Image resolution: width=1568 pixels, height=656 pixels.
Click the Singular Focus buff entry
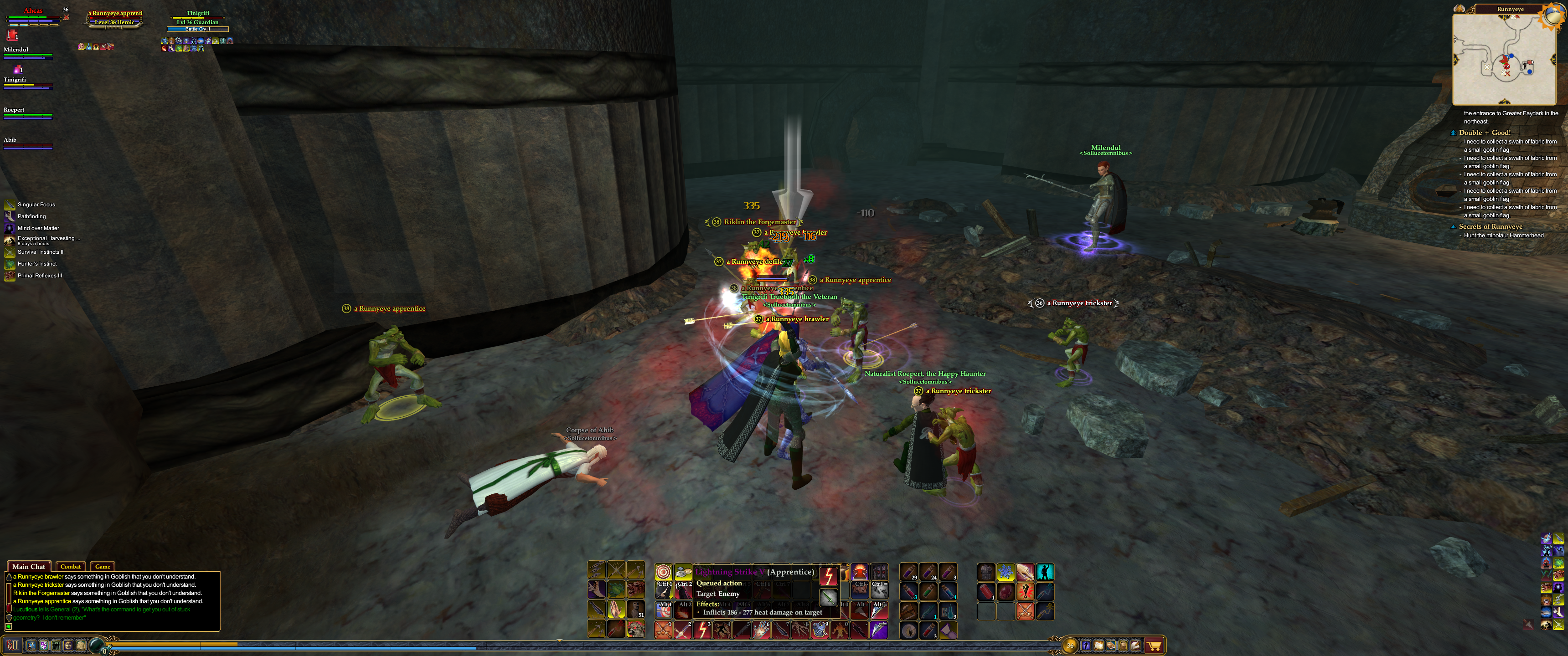[x=36, y=205]
